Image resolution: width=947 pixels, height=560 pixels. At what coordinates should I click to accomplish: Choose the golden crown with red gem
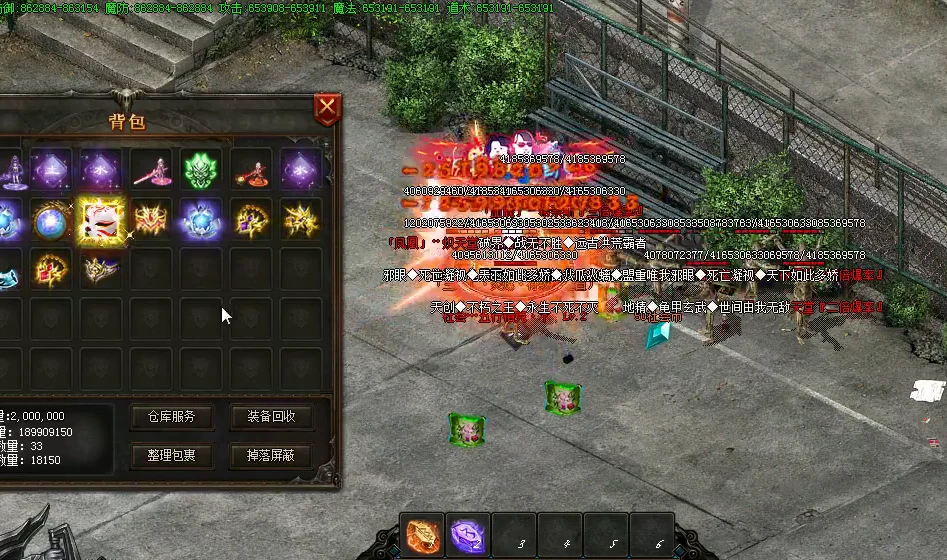(x=151, y=219)
